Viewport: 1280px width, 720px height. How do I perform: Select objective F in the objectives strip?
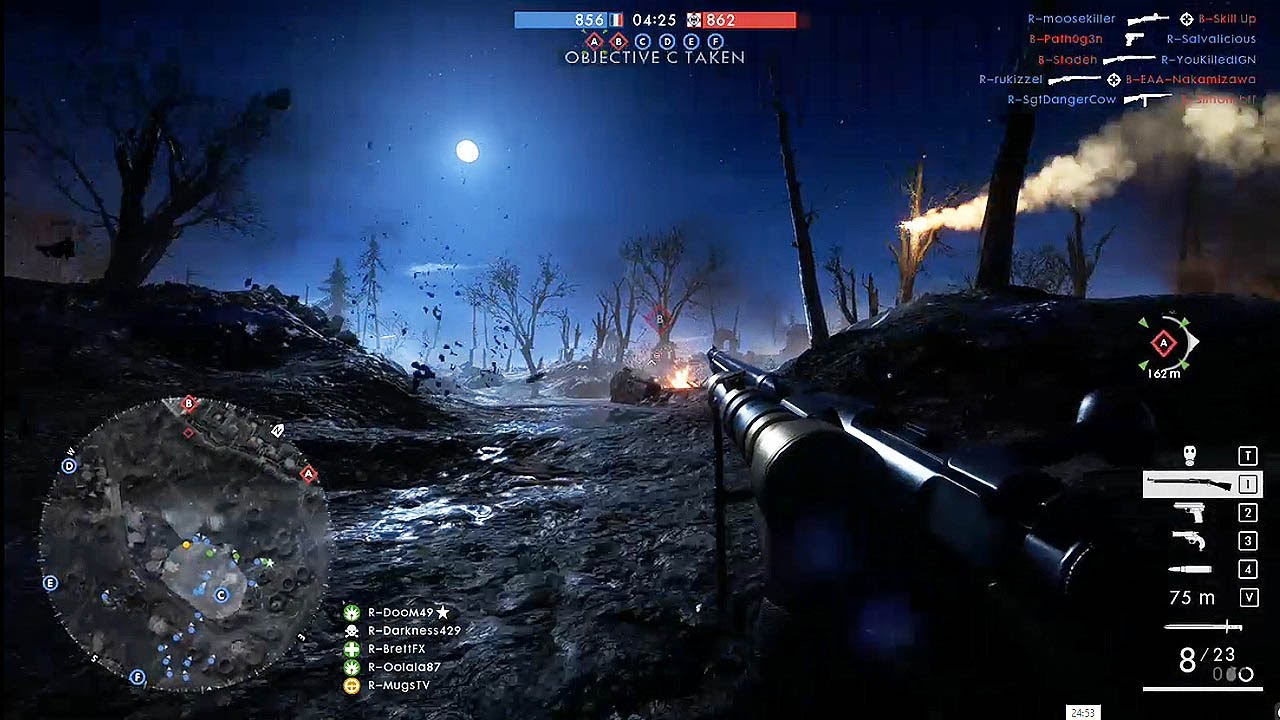coord(713,41)
